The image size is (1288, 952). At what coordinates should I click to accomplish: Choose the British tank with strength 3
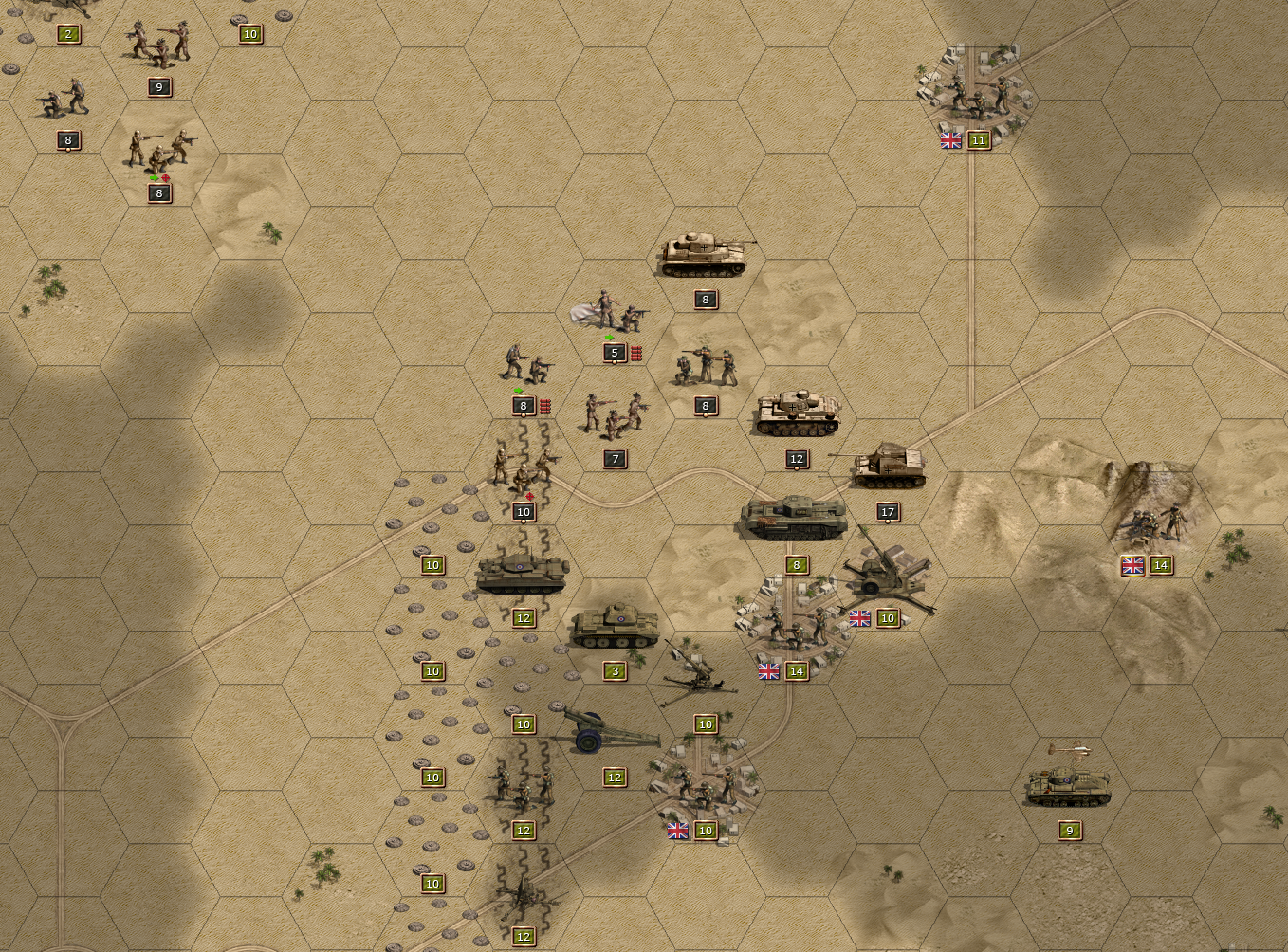(614, 626)
